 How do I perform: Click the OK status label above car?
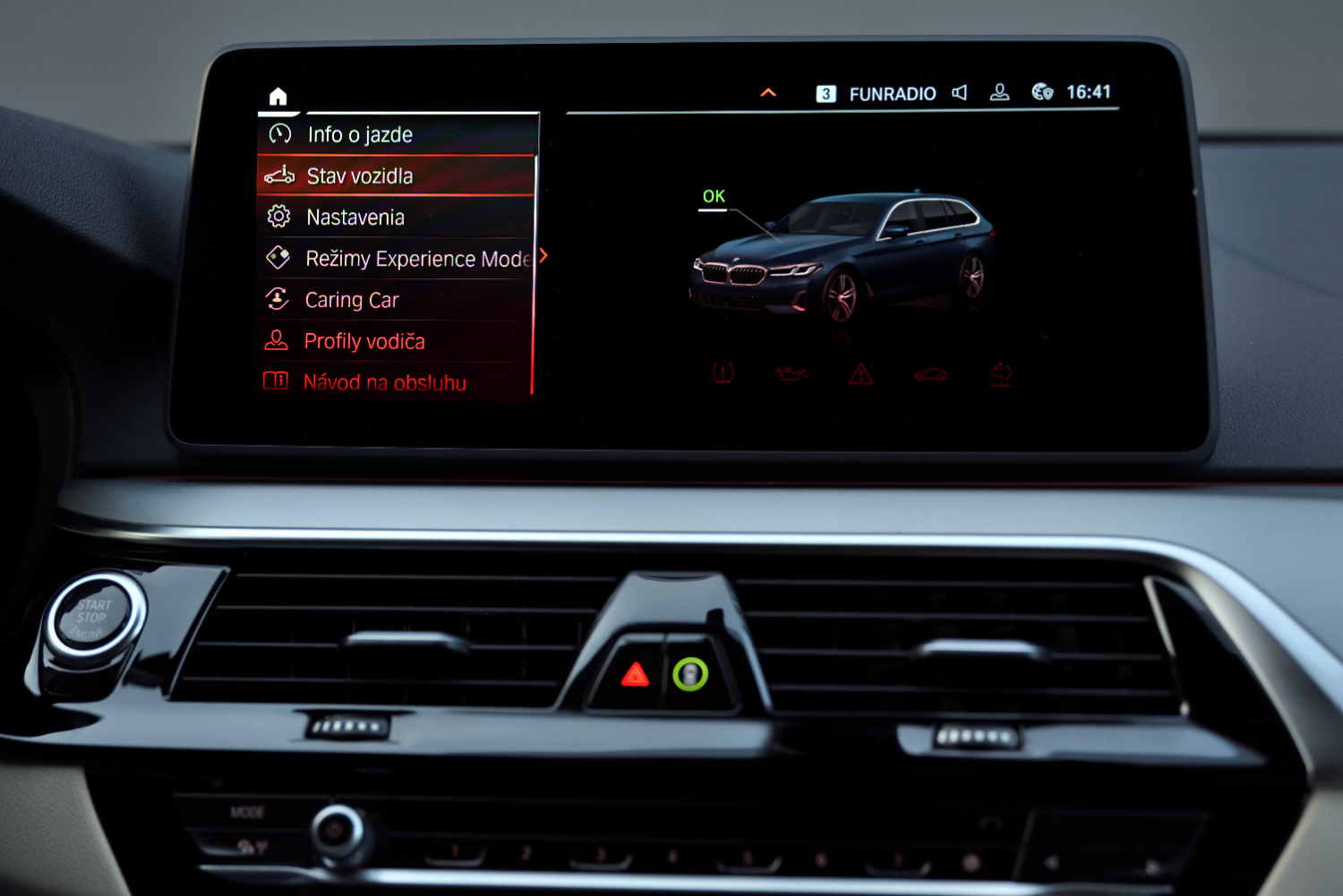pos(714,197)
